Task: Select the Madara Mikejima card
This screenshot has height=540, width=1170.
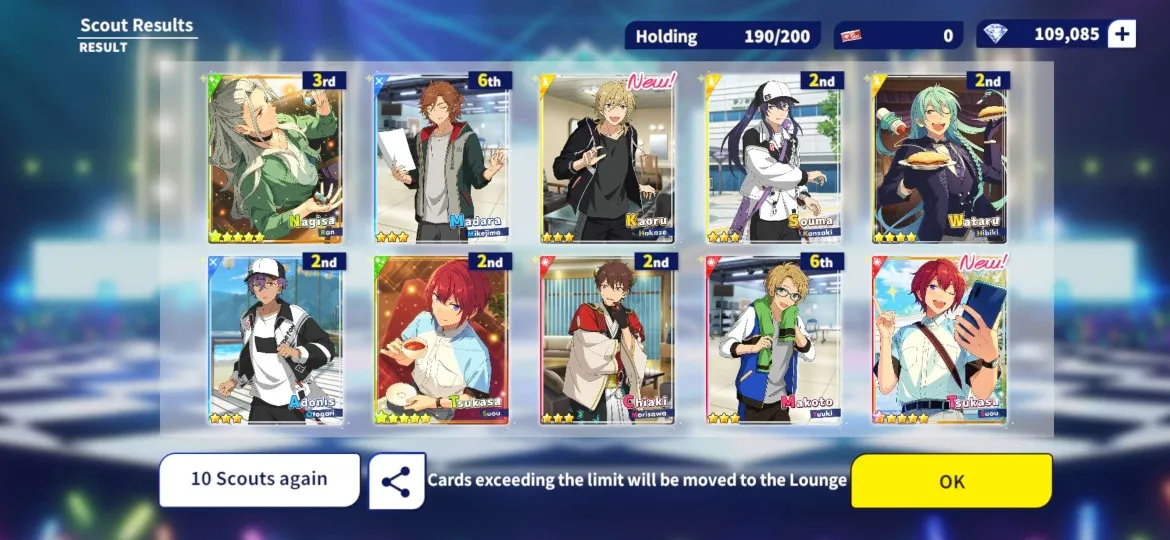Action: pyautogui.click(x=442, y=158)
